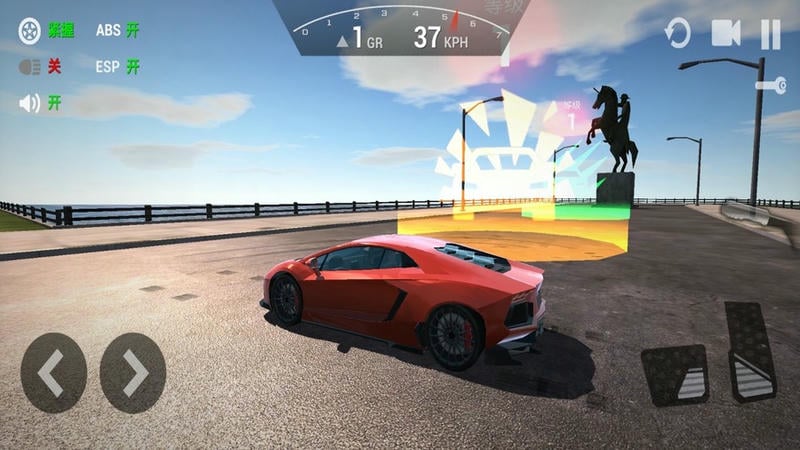
Task: Step on the brake pedal
Action: coord(674,375)
